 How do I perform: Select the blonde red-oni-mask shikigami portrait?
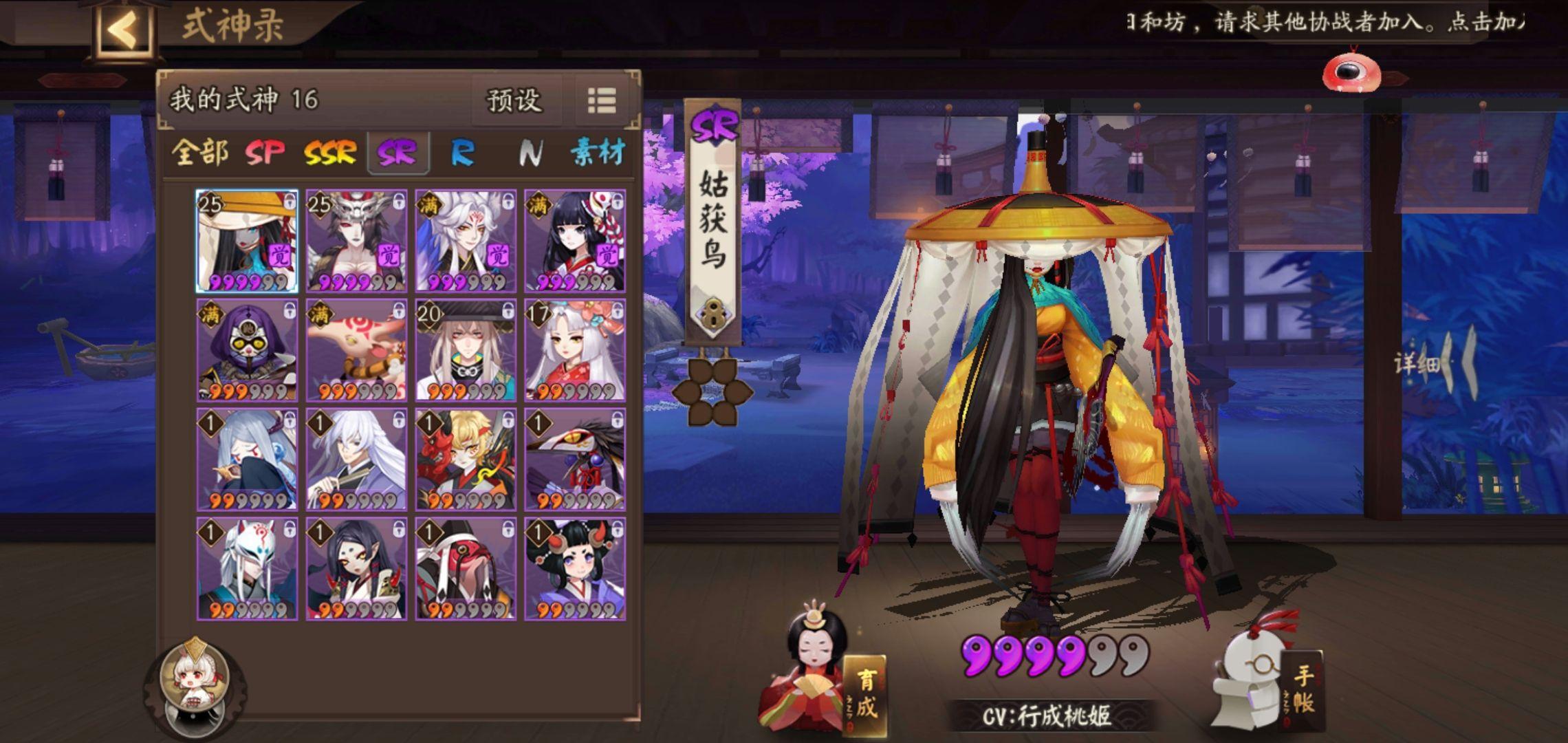[x=466, y=460]
